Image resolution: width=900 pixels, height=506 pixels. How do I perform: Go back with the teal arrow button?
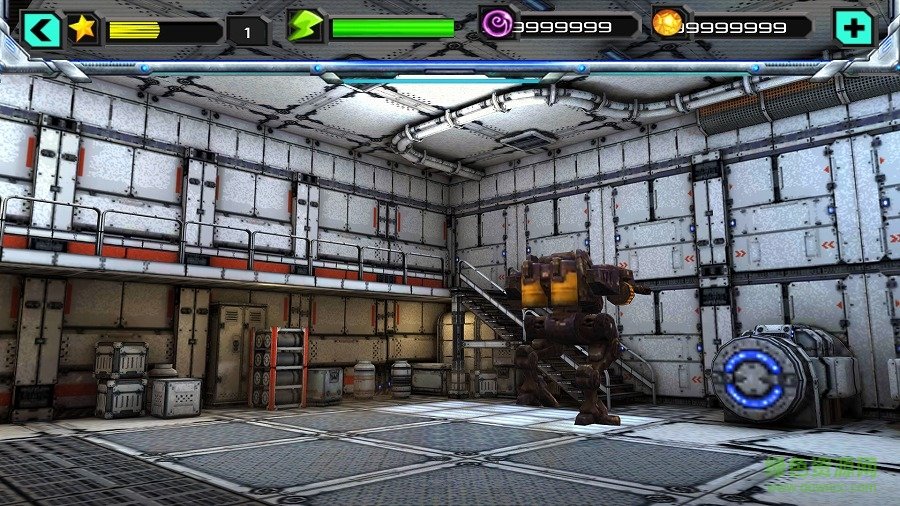(x=42, y=29)
